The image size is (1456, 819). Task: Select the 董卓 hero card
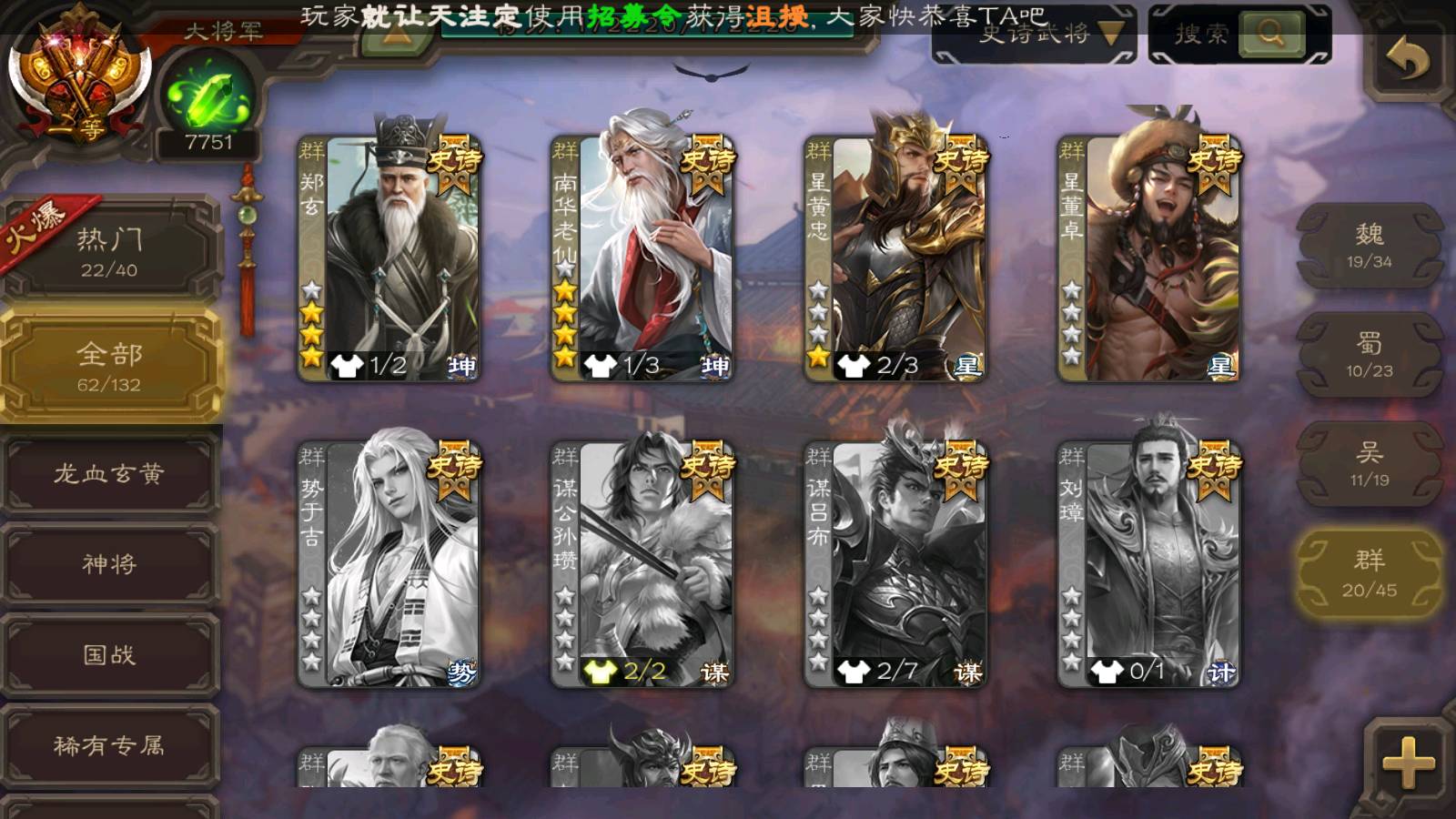1148,258
